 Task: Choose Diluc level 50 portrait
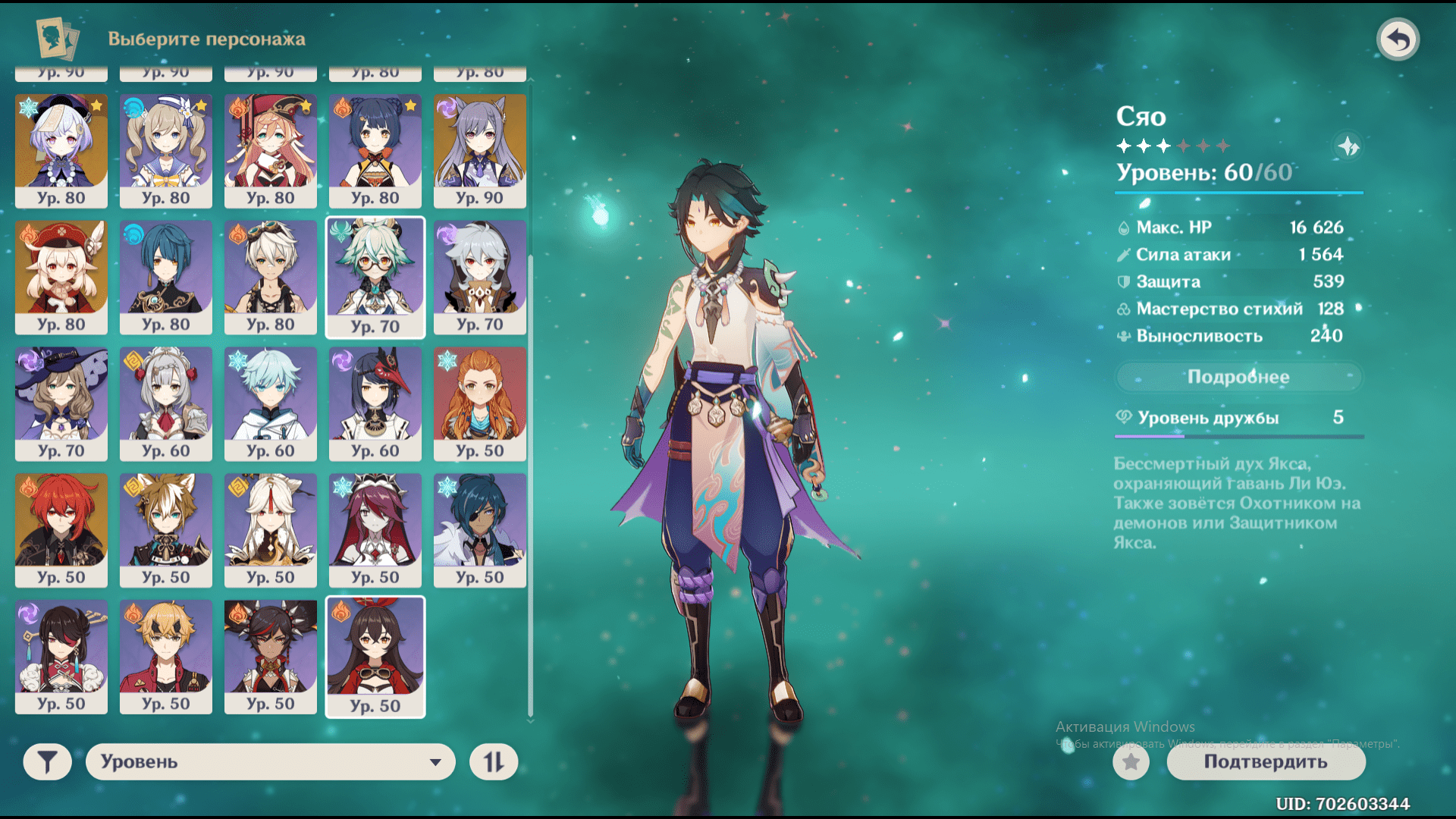point(61,530)
